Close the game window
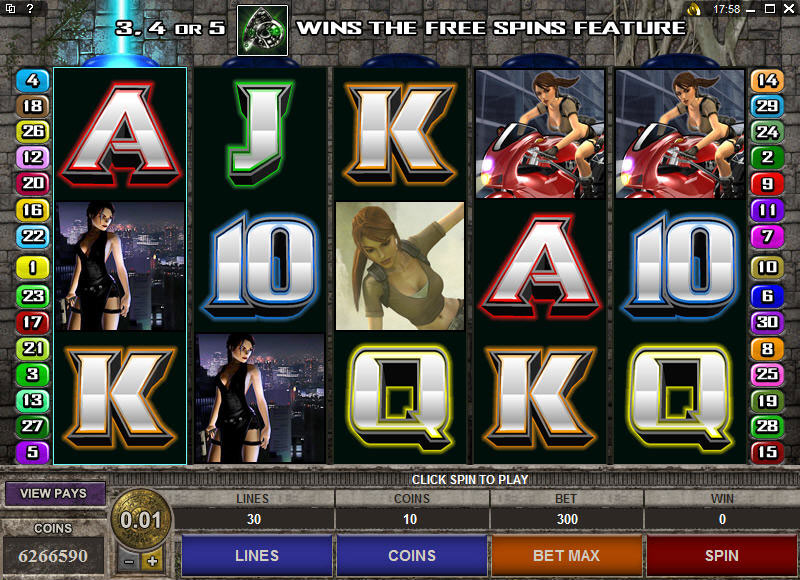Viewport: 800px width, 580px height. (788, 9)
